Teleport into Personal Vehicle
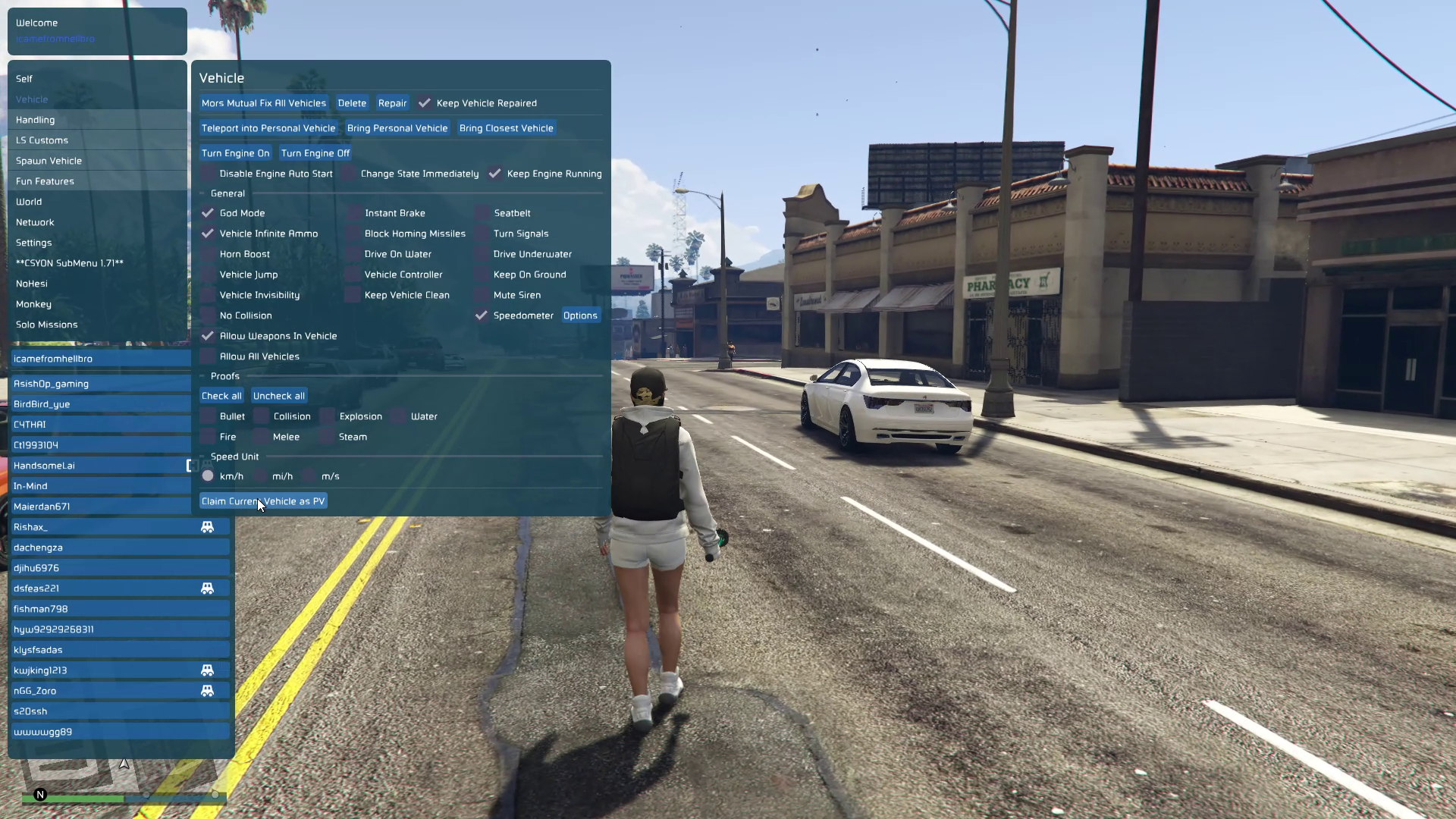This screenshot has width=1456, height=819. point(268,128)
